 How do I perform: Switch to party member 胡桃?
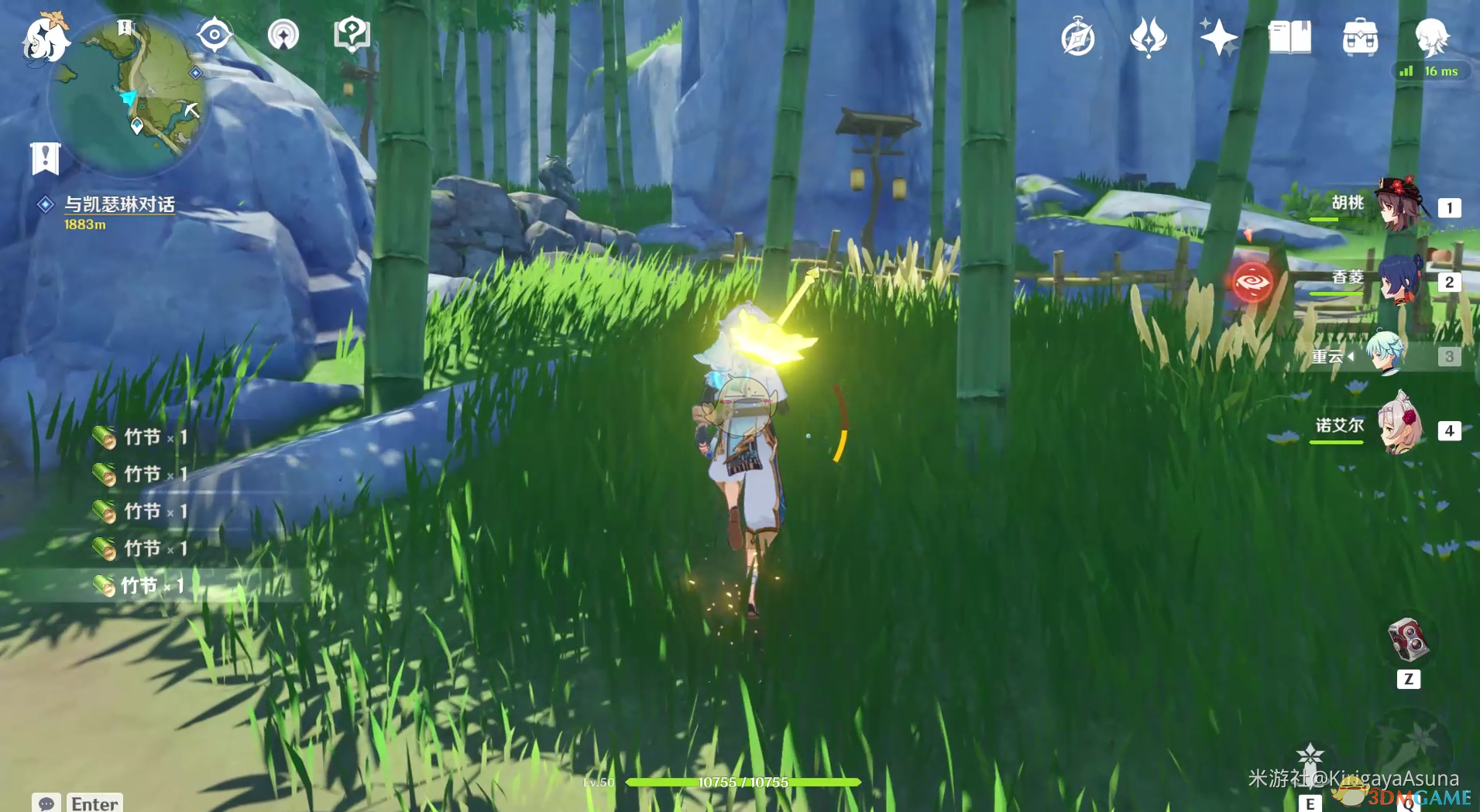tap(1399, 205)
